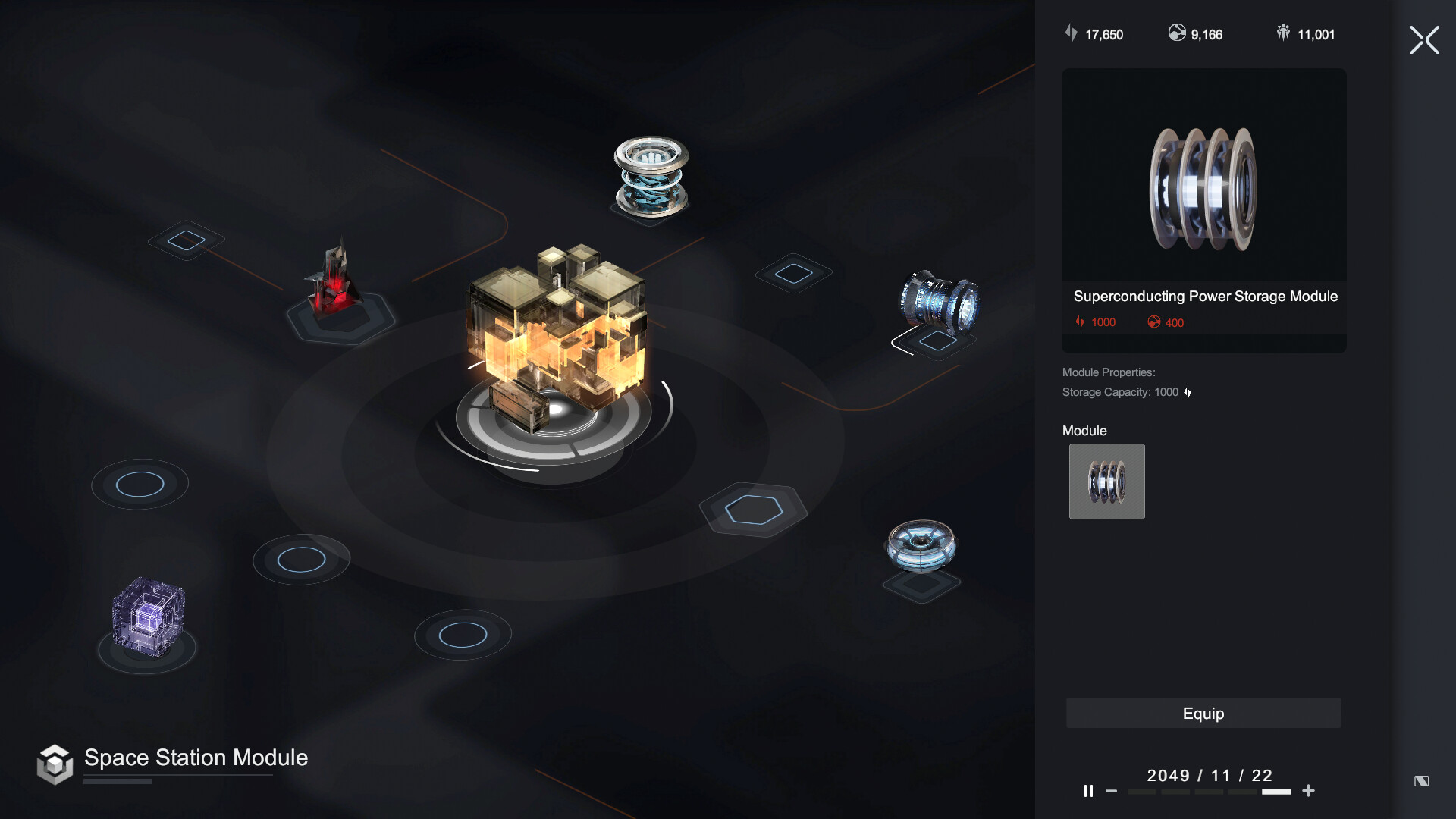Click the energy resource icon showing 17,650
Viewport: 1456px width, 819px height.
tap(1071, 33)
